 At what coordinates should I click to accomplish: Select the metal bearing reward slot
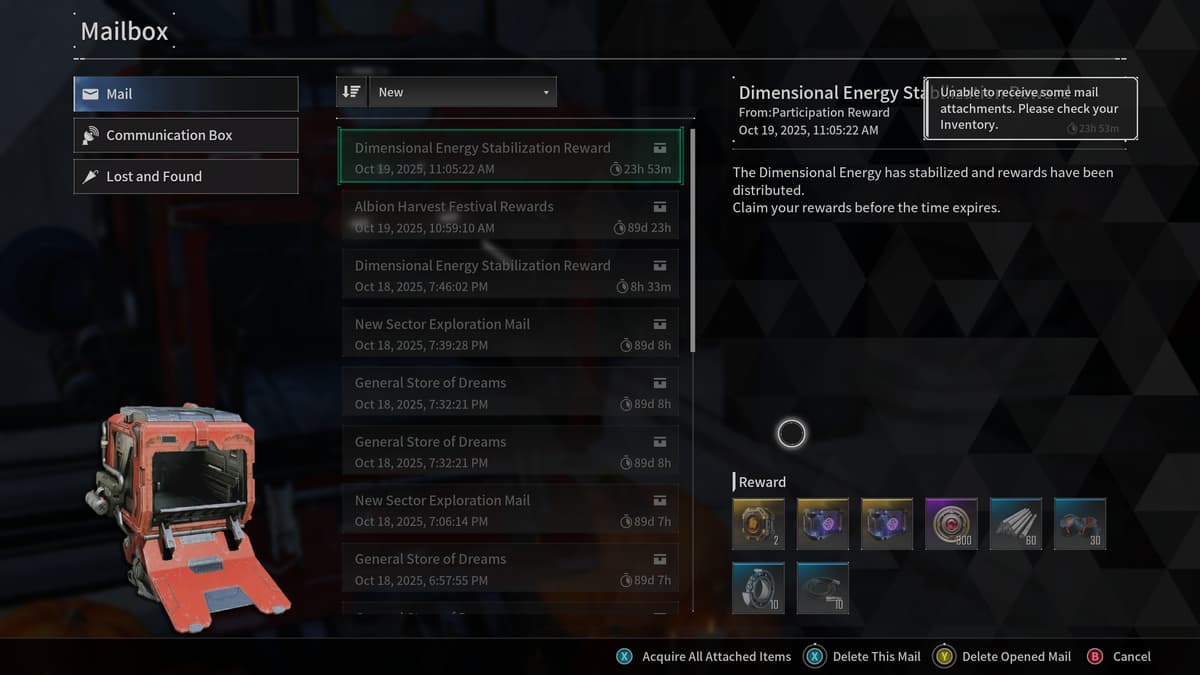(x=758, y=588)
